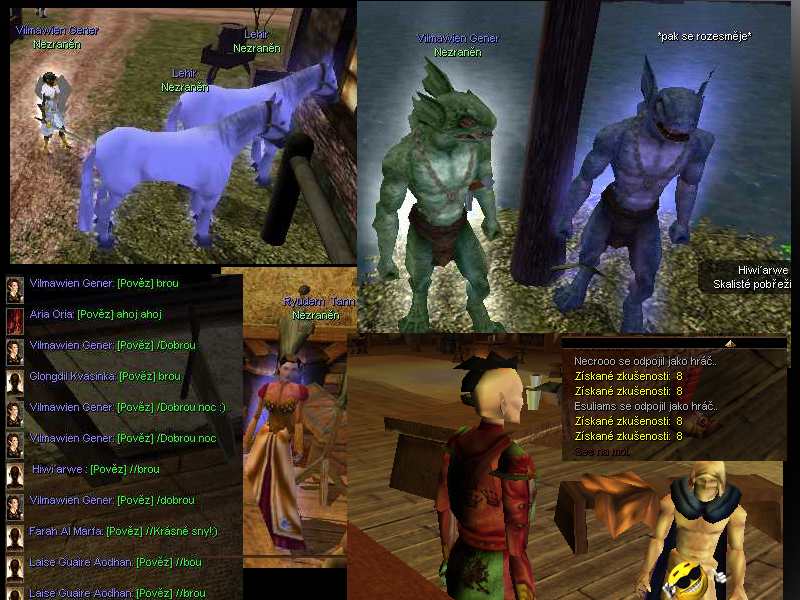
Task: Click Farah Al Marta's "Krásné sny!" message
Action: point(124,531)
